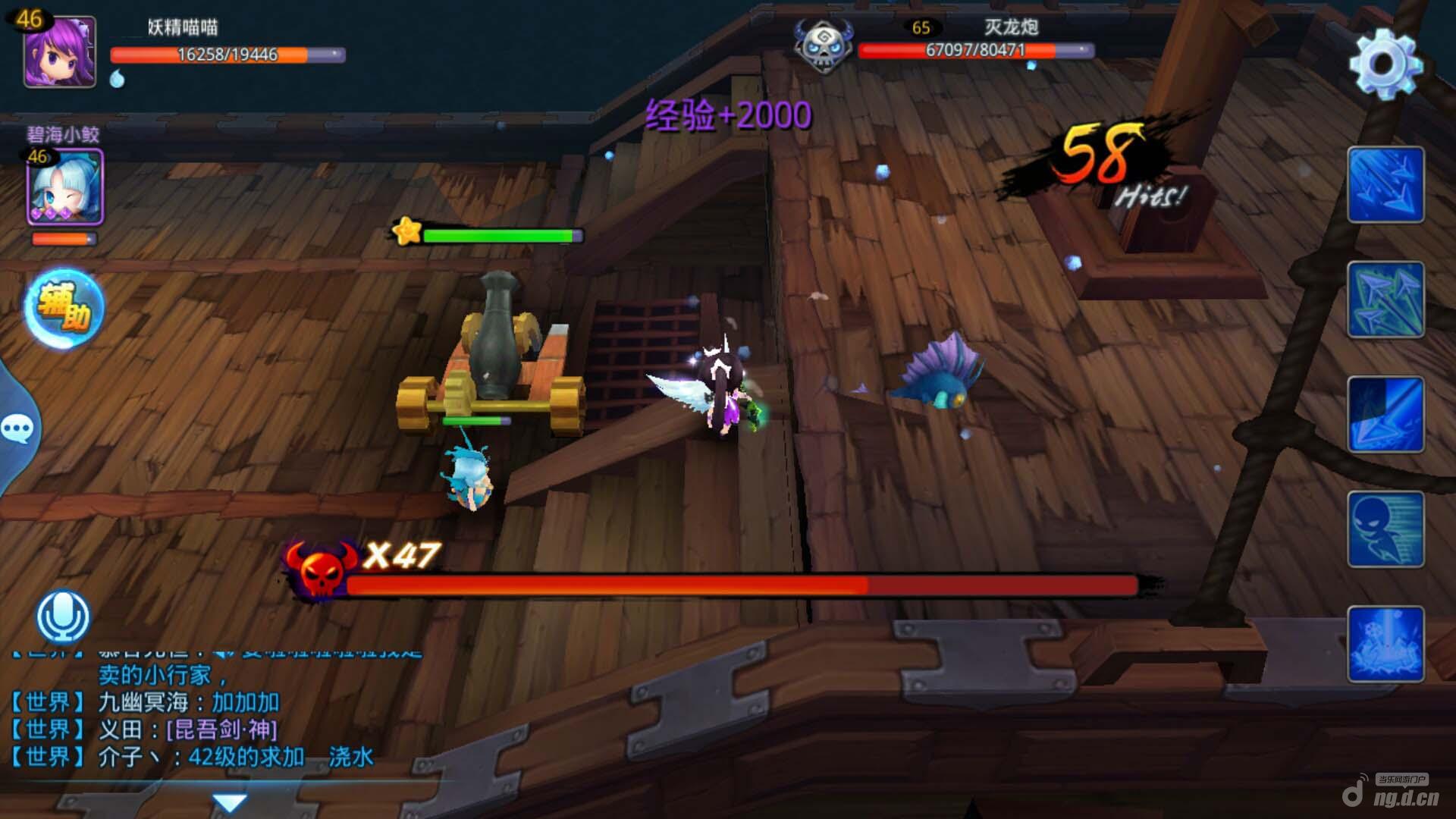The width and height of the screenshot is (1456, 819).
Task: Select the 灭龙炮 boss skull icon
Action: pos(823,45)
